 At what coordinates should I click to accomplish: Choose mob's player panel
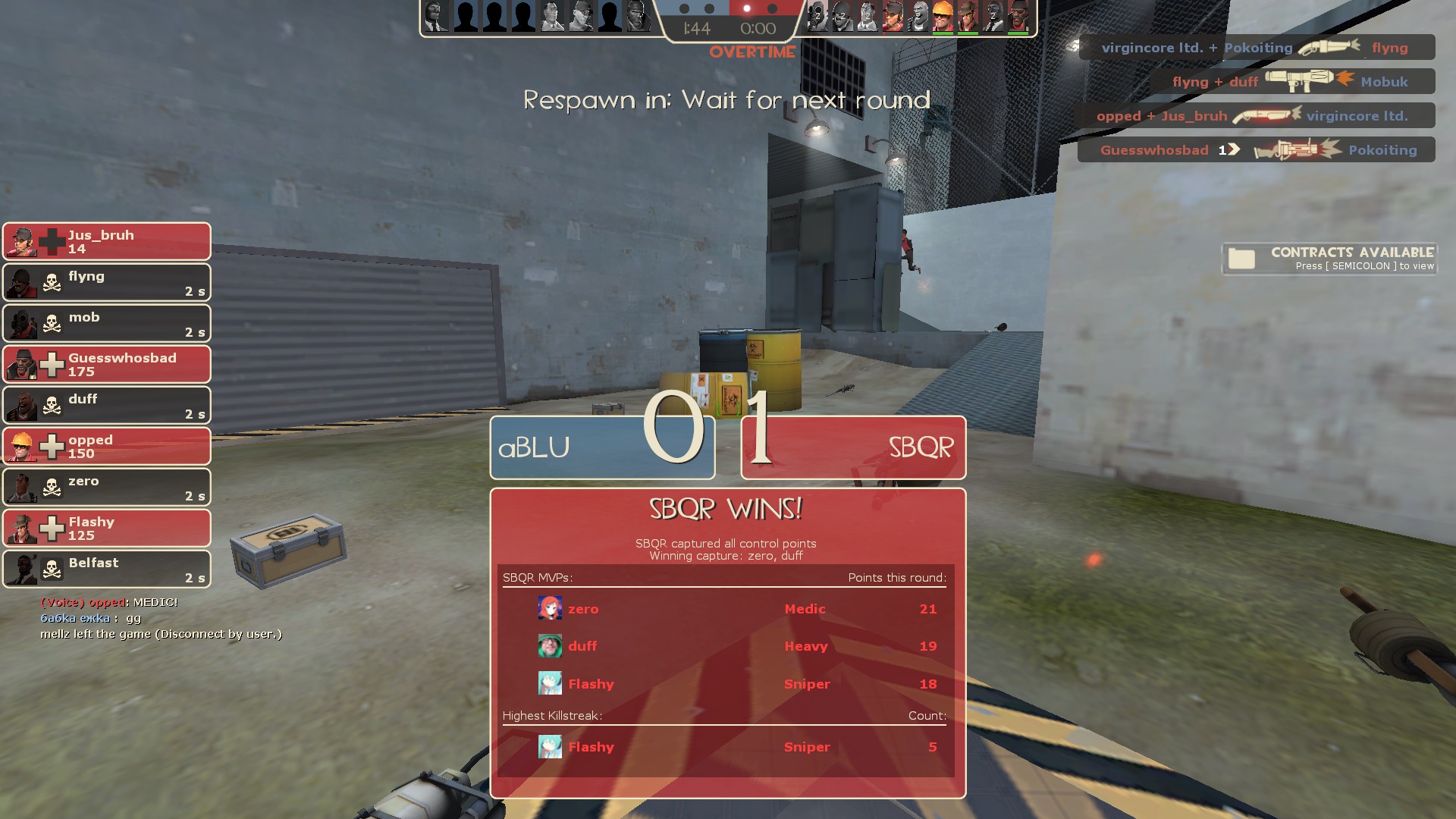(107, 324)
